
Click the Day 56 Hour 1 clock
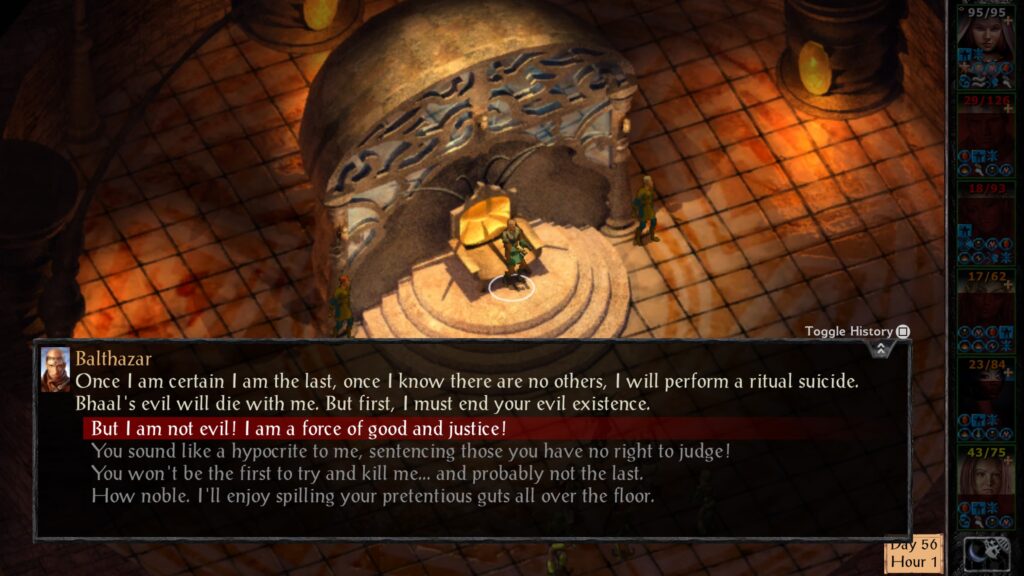pos(912,554)
